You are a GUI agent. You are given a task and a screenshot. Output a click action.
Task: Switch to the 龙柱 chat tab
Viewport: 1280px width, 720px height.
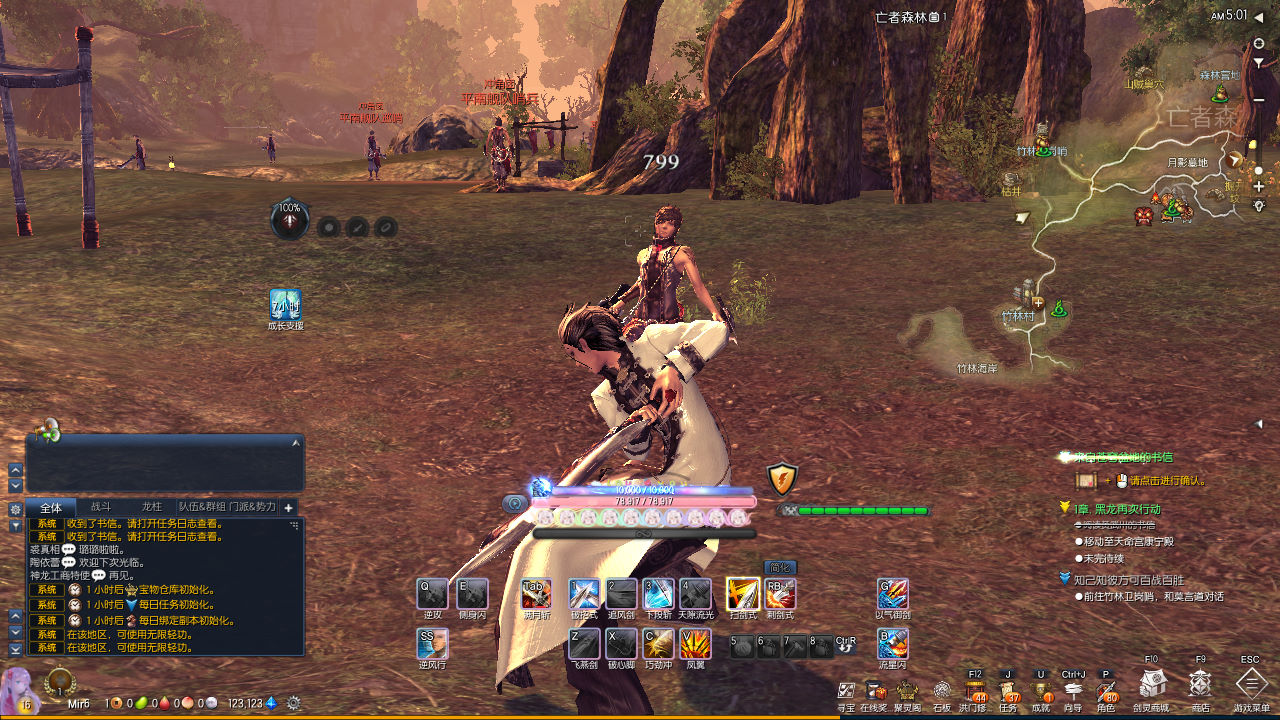151,507
